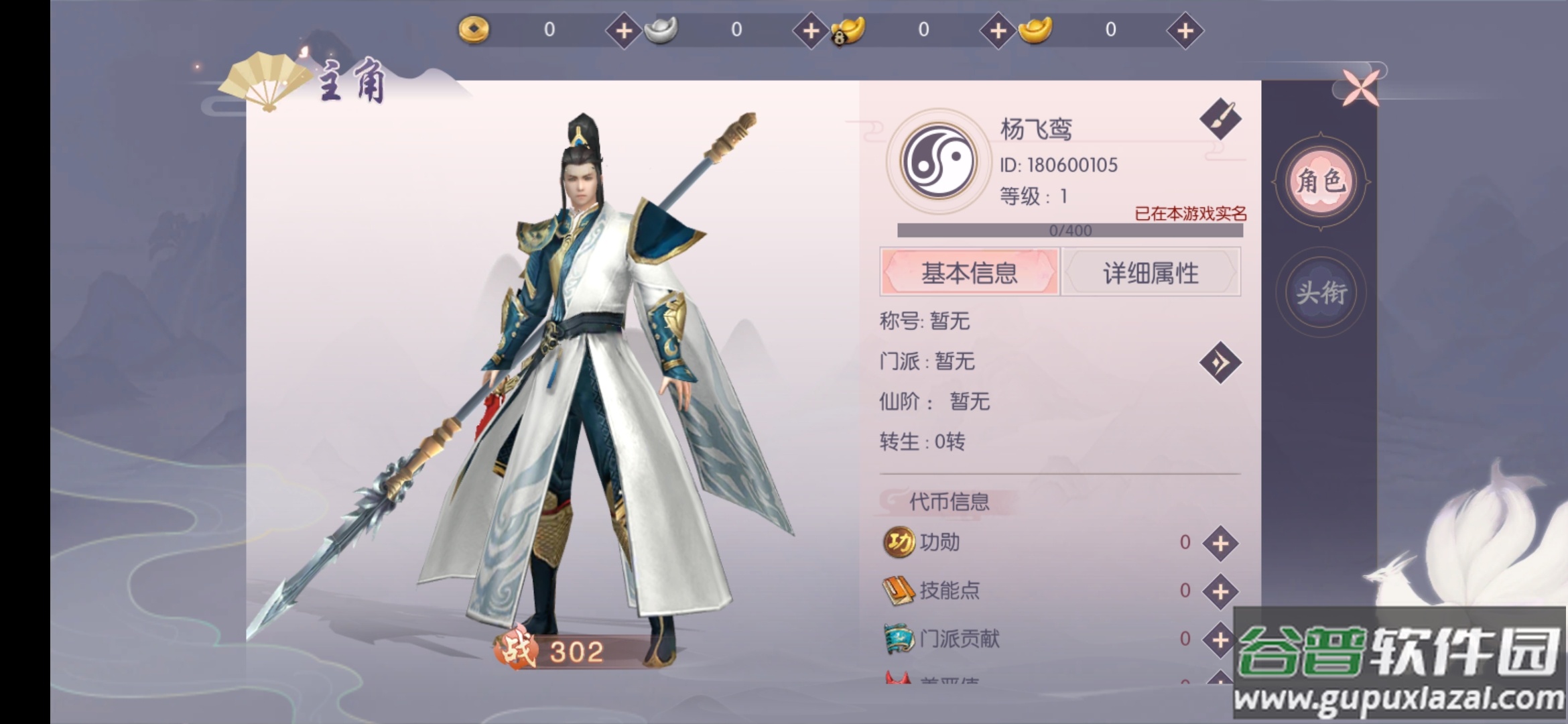This screenshot has height=724, width=1568.
Task: Click the 技能点 skill book icon
Action: 899,591
